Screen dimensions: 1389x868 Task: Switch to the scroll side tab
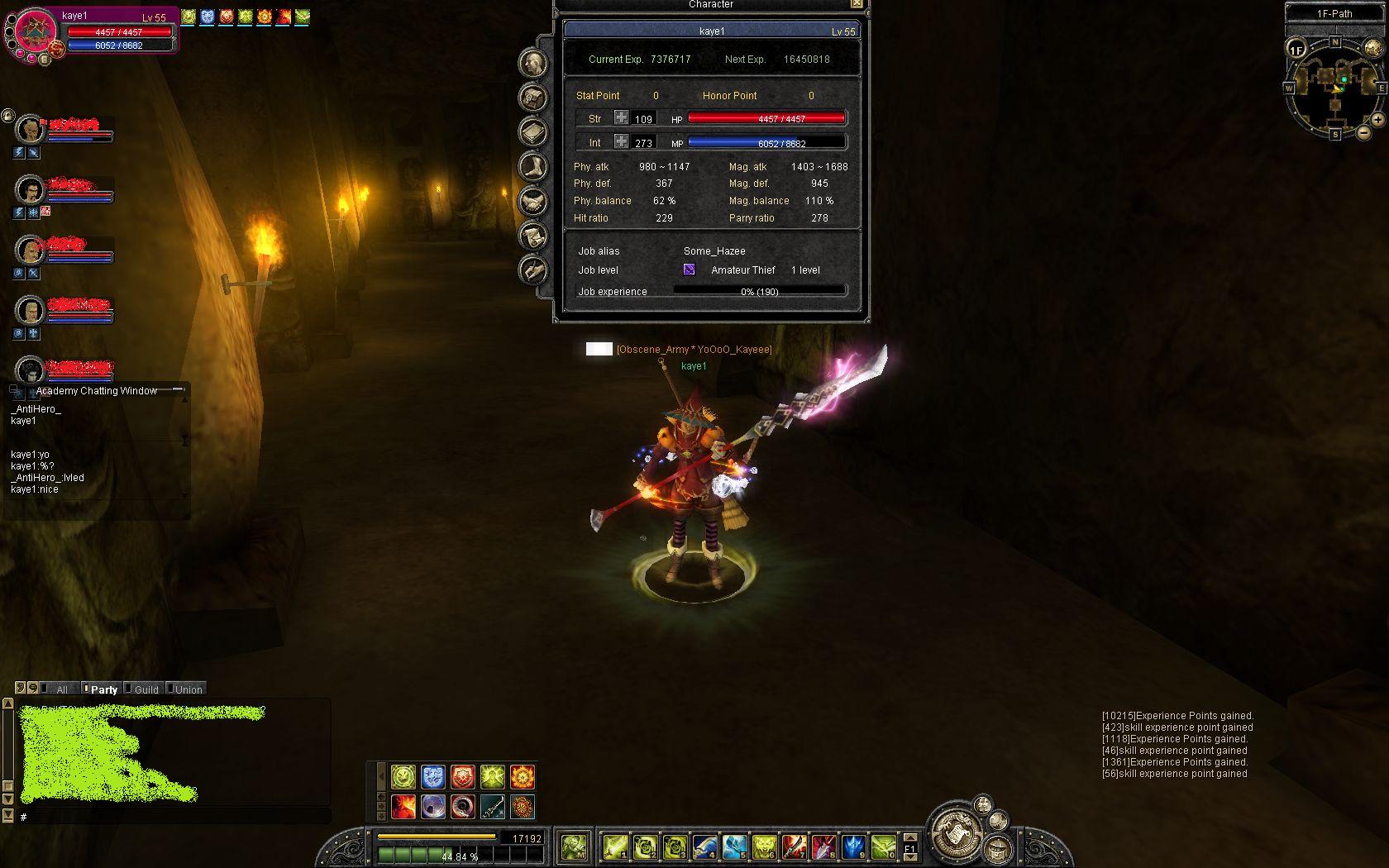[x=532, y=236]
